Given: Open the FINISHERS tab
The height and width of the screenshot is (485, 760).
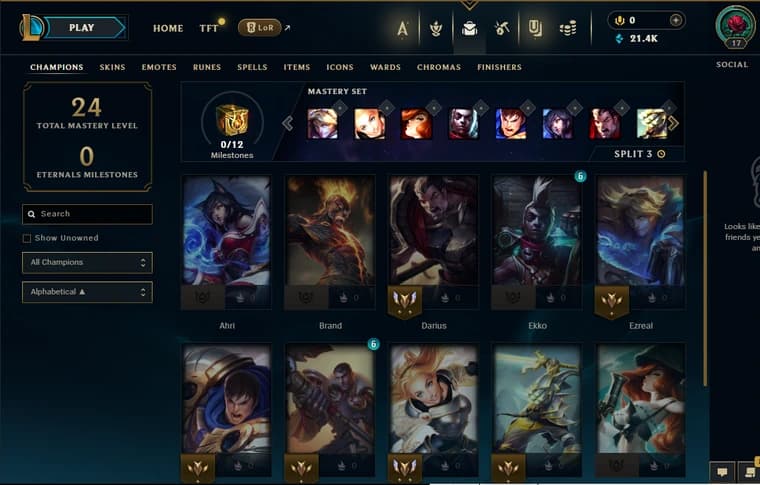Looking at the screenshot, I should (499, 67).
